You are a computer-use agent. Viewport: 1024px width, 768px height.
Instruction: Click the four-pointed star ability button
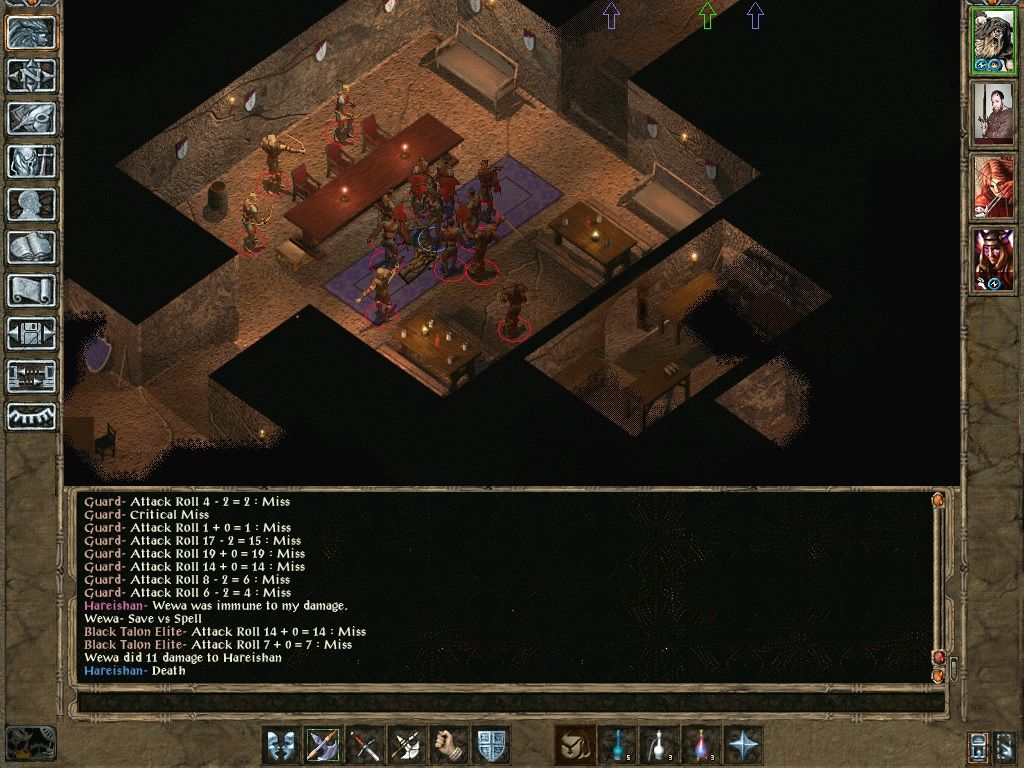point(744,746)
